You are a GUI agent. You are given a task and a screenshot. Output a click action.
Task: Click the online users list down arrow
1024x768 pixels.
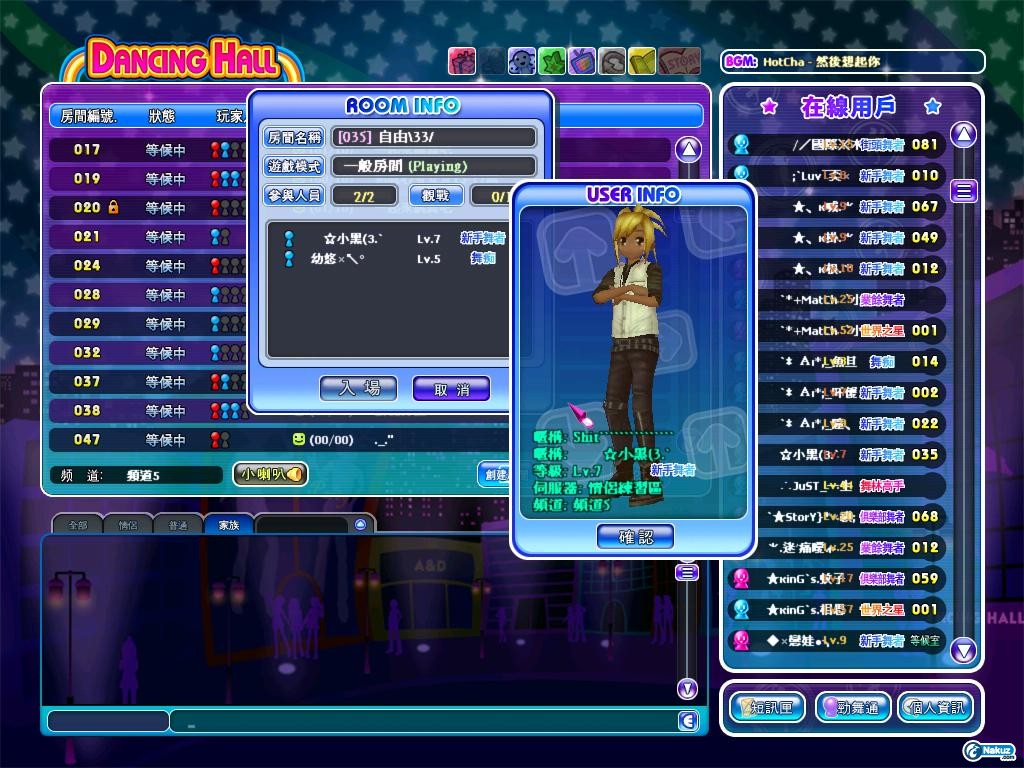[x=963, y=651]
